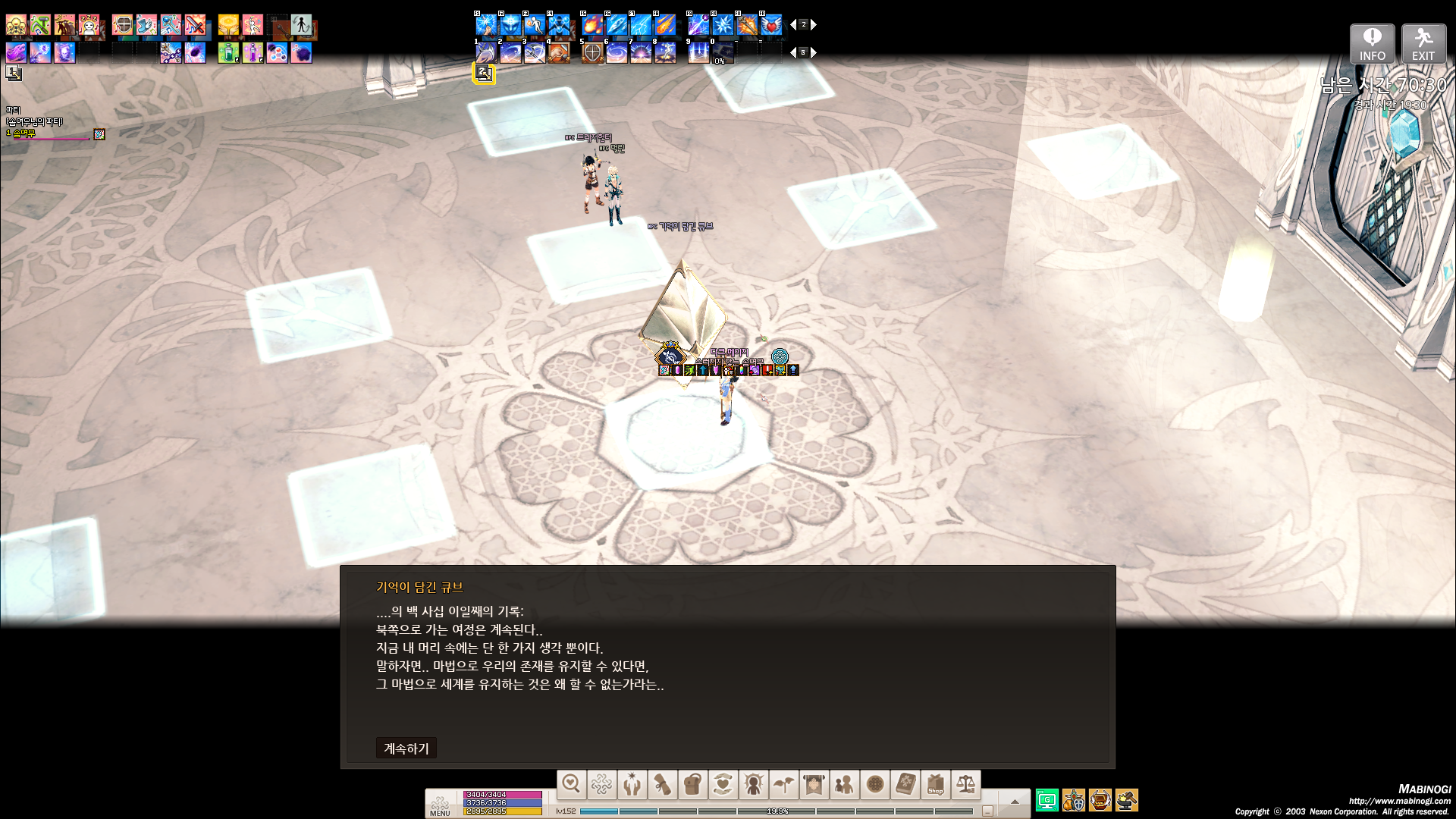Open the snowflake book in the toolbar

click(905, 785)
